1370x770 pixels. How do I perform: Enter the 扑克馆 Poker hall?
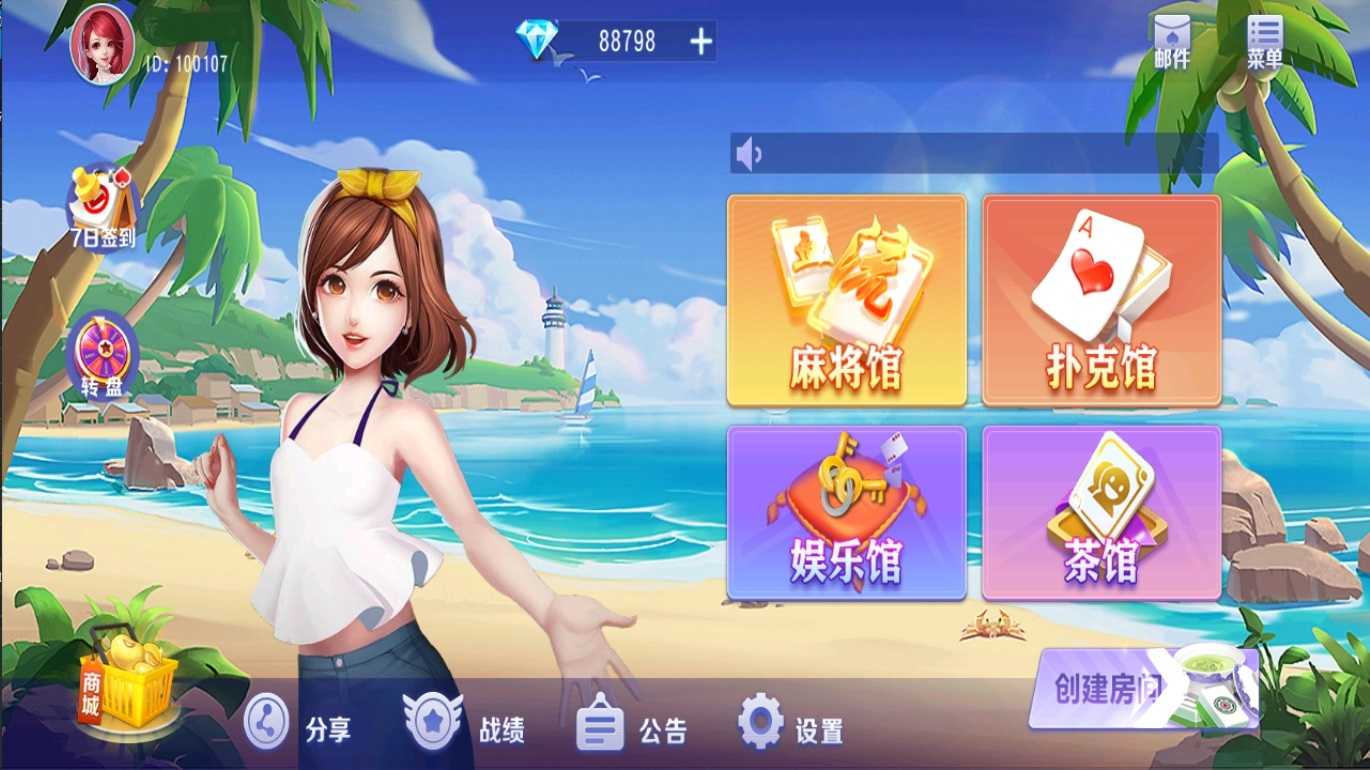coord(1100,300)
